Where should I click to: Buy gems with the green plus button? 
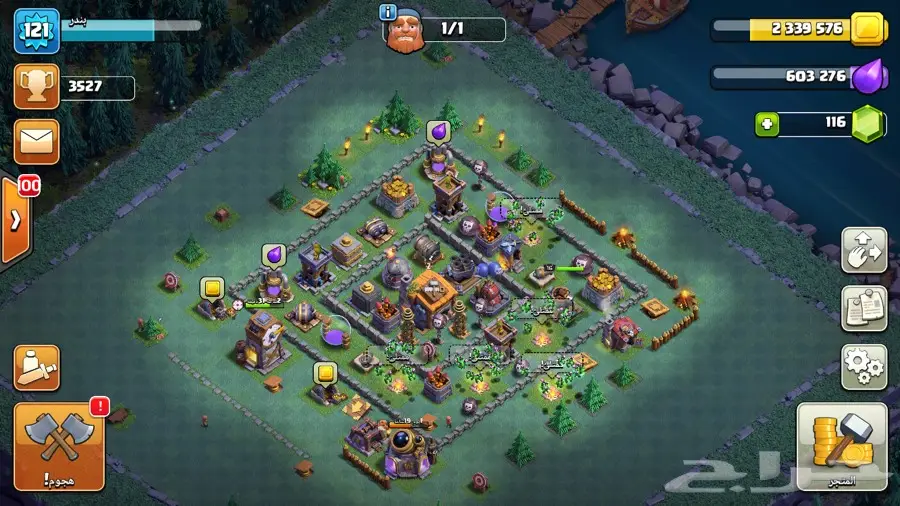(768, 124)
